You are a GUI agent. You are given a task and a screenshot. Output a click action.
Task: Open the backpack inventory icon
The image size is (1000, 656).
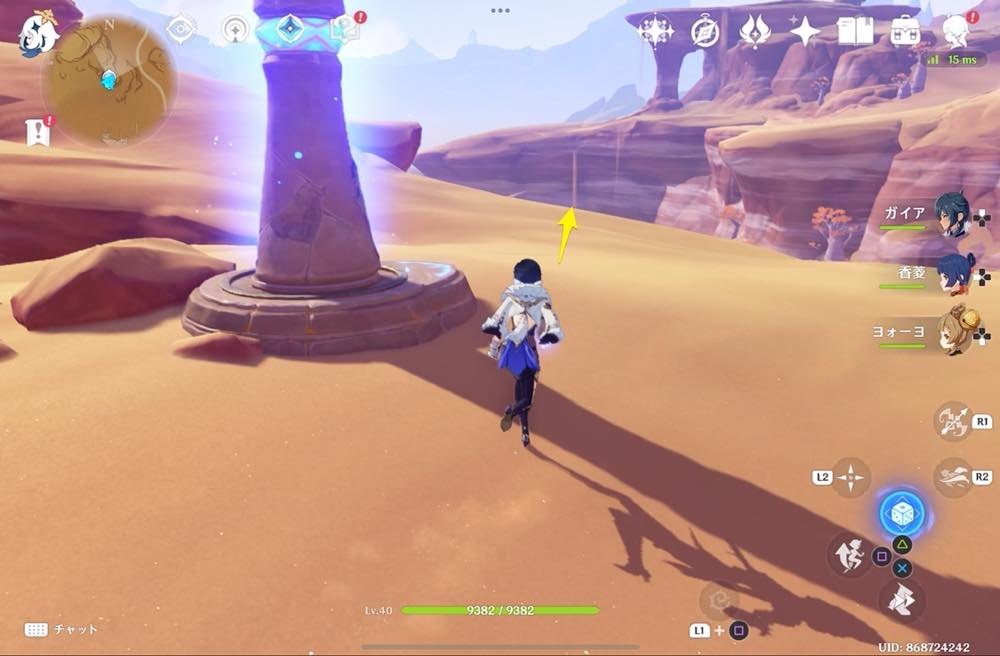[x=906, y=32]
